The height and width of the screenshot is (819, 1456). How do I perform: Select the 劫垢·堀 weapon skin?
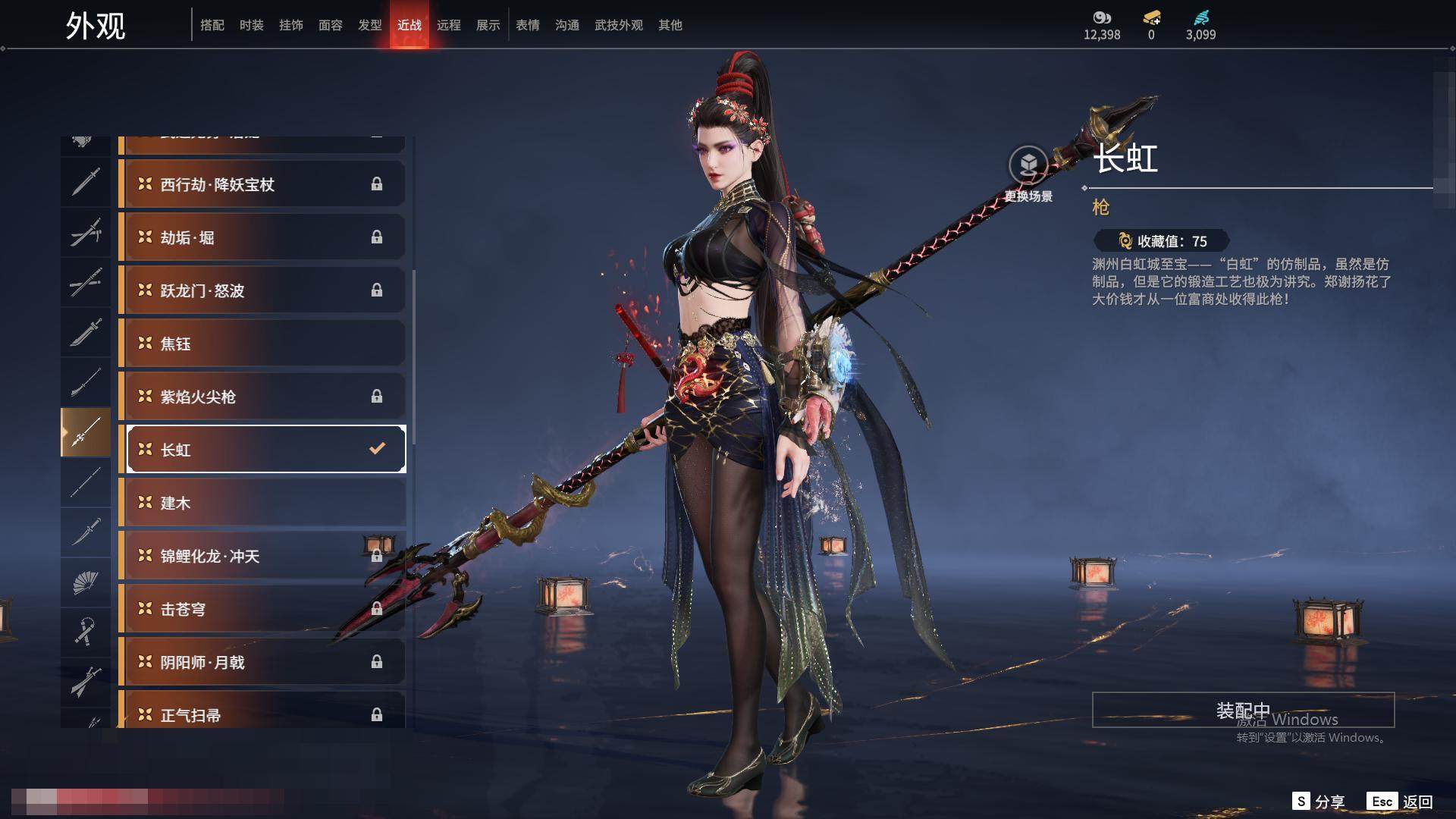pyautogui.click(x=262, y=237)
